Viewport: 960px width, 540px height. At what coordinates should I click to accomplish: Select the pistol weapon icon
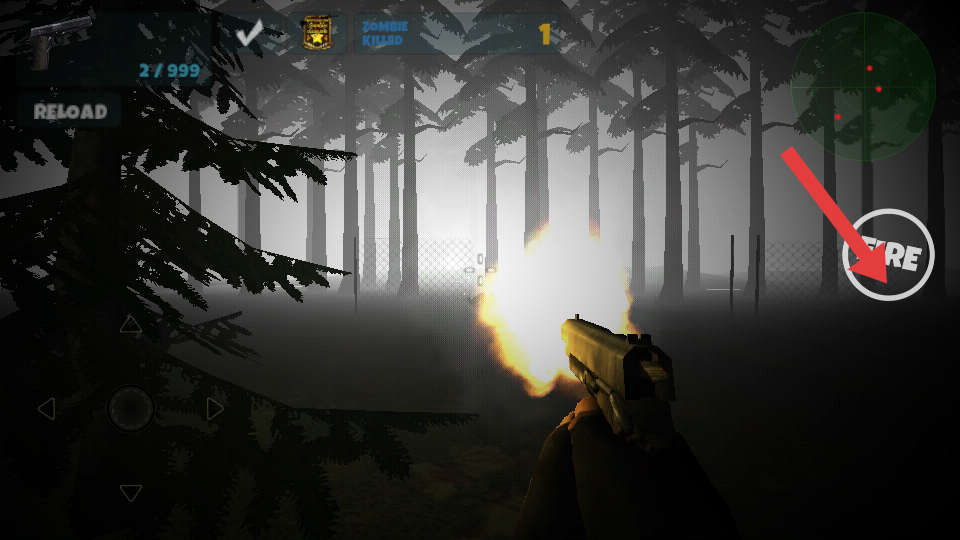click(58, 41)
